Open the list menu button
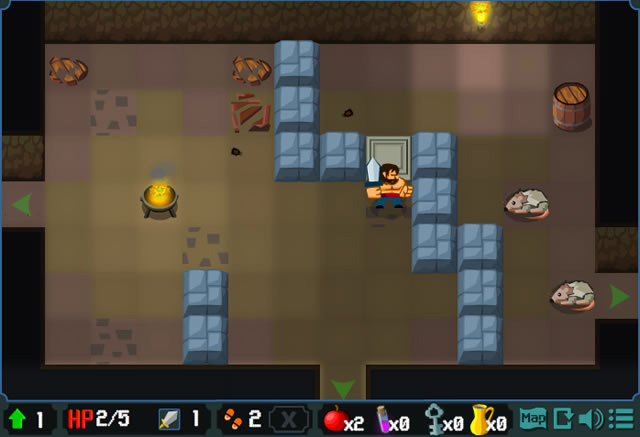The width and height of the screenshot is (640, 437). pos(620,418)
